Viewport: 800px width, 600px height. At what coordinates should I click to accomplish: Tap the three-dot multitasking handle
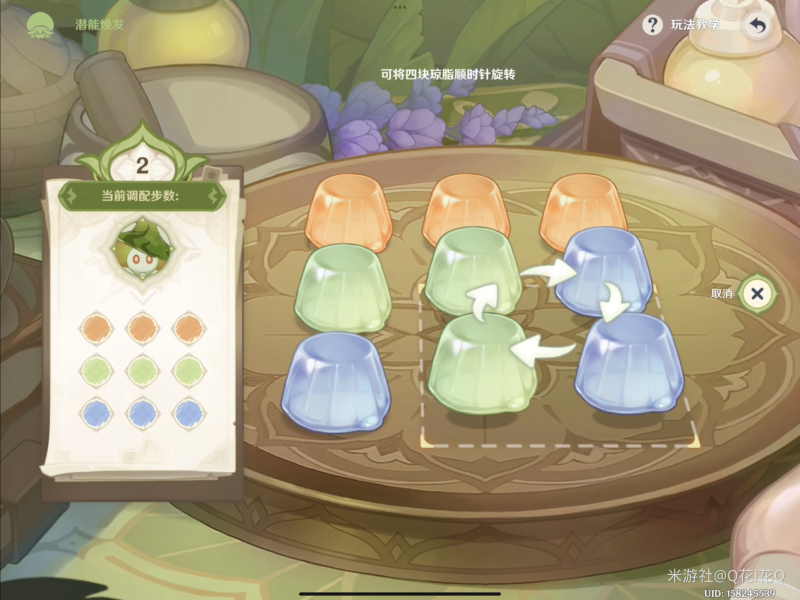point(400,6)
